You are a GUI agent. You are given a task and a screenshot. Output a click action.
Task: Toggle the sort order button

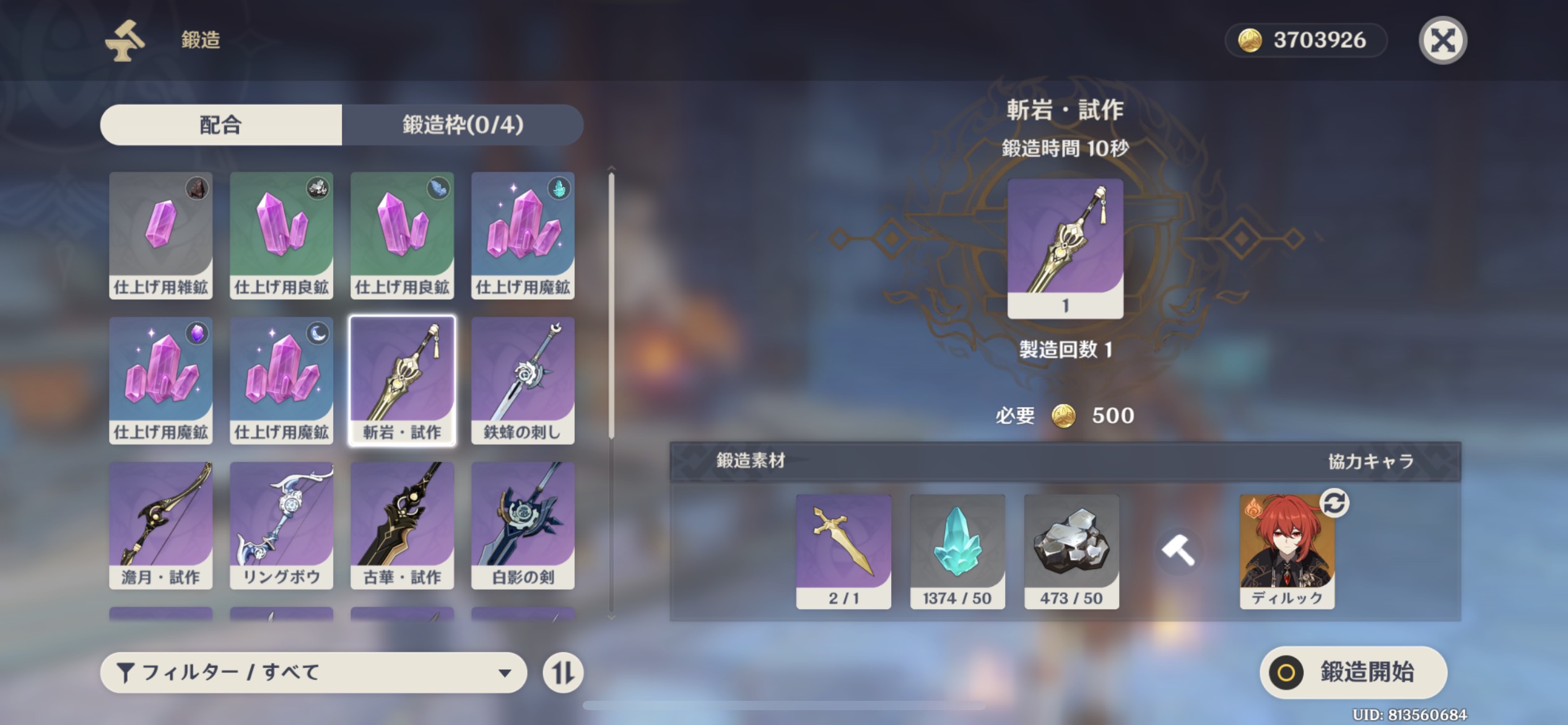pos(563,672)
